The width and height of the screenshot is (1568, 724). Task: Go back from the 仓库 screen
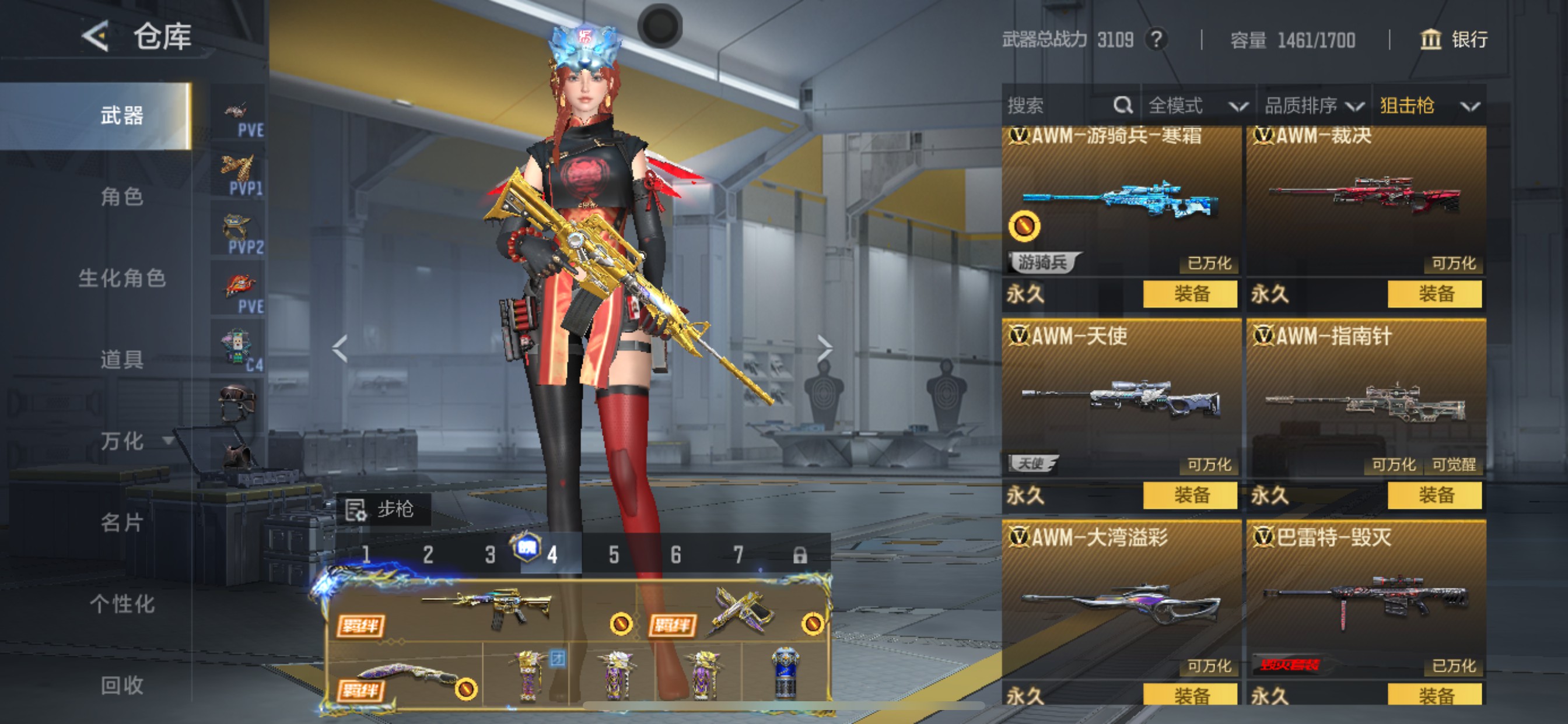pyautogui.click(x=96, y=37)
